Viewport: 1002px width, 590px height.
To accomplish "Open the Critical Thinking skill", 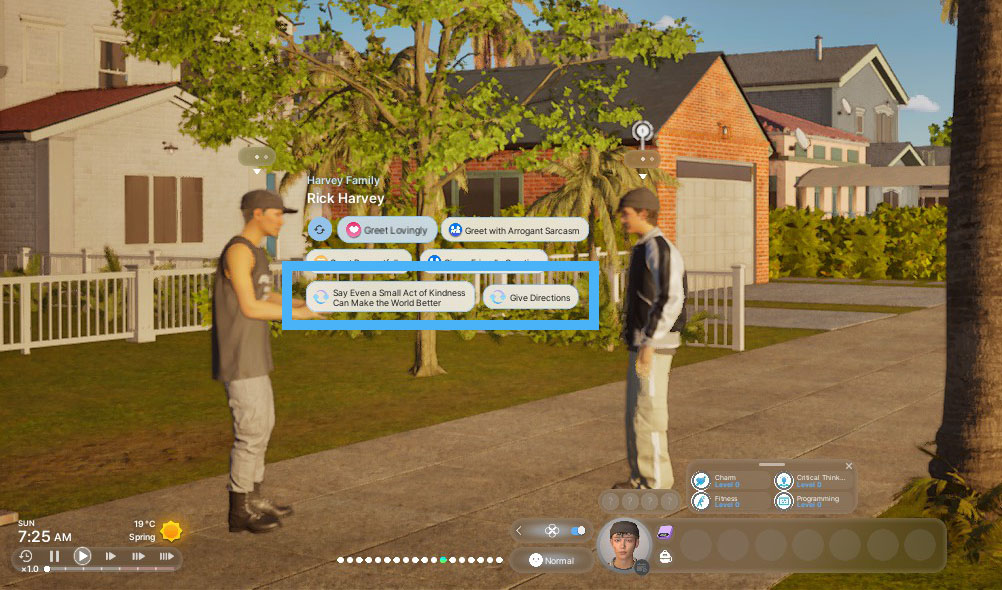I will (810, 481).
